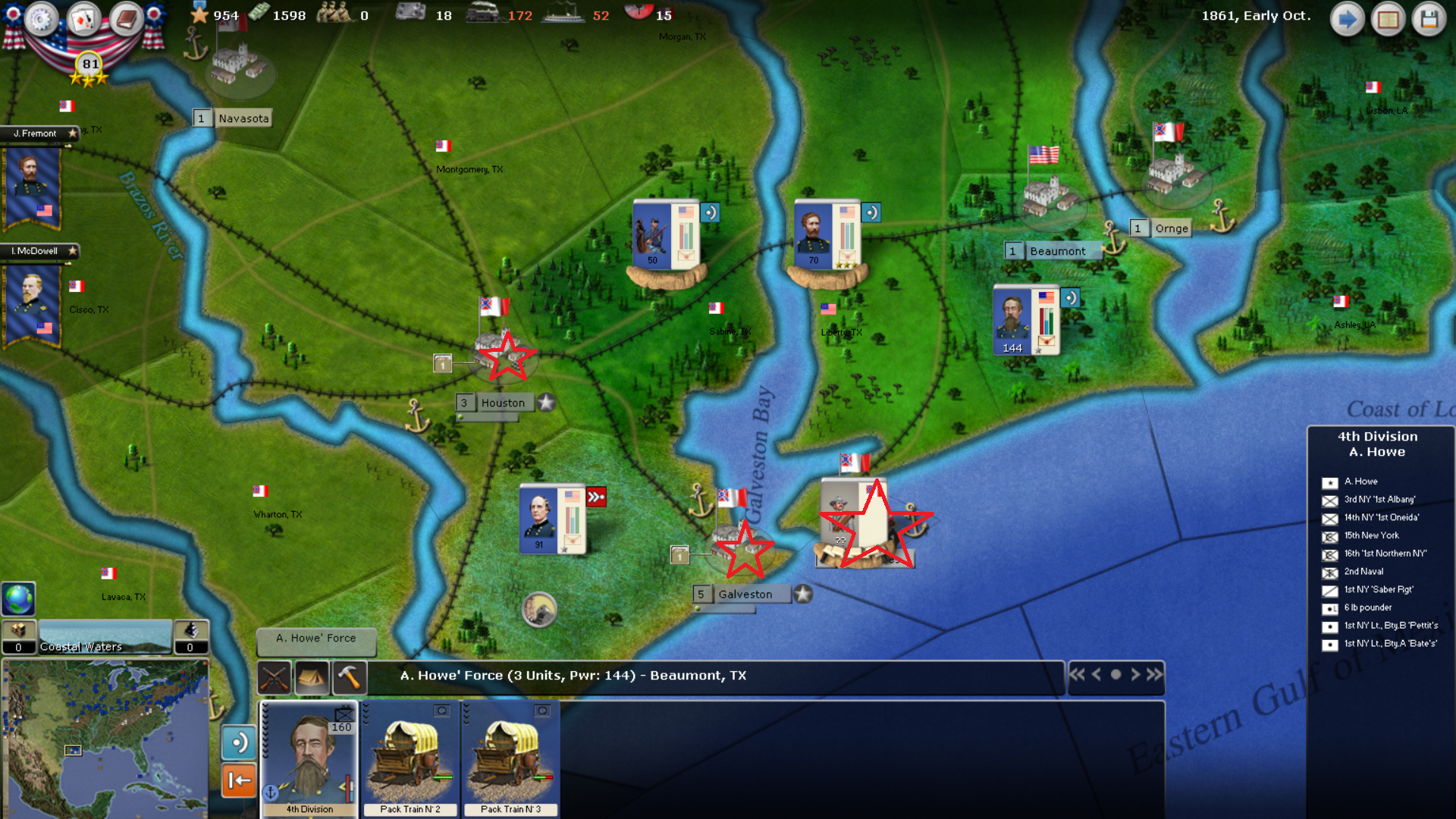Select the Pack Train N°3 unit

(510, 758)
